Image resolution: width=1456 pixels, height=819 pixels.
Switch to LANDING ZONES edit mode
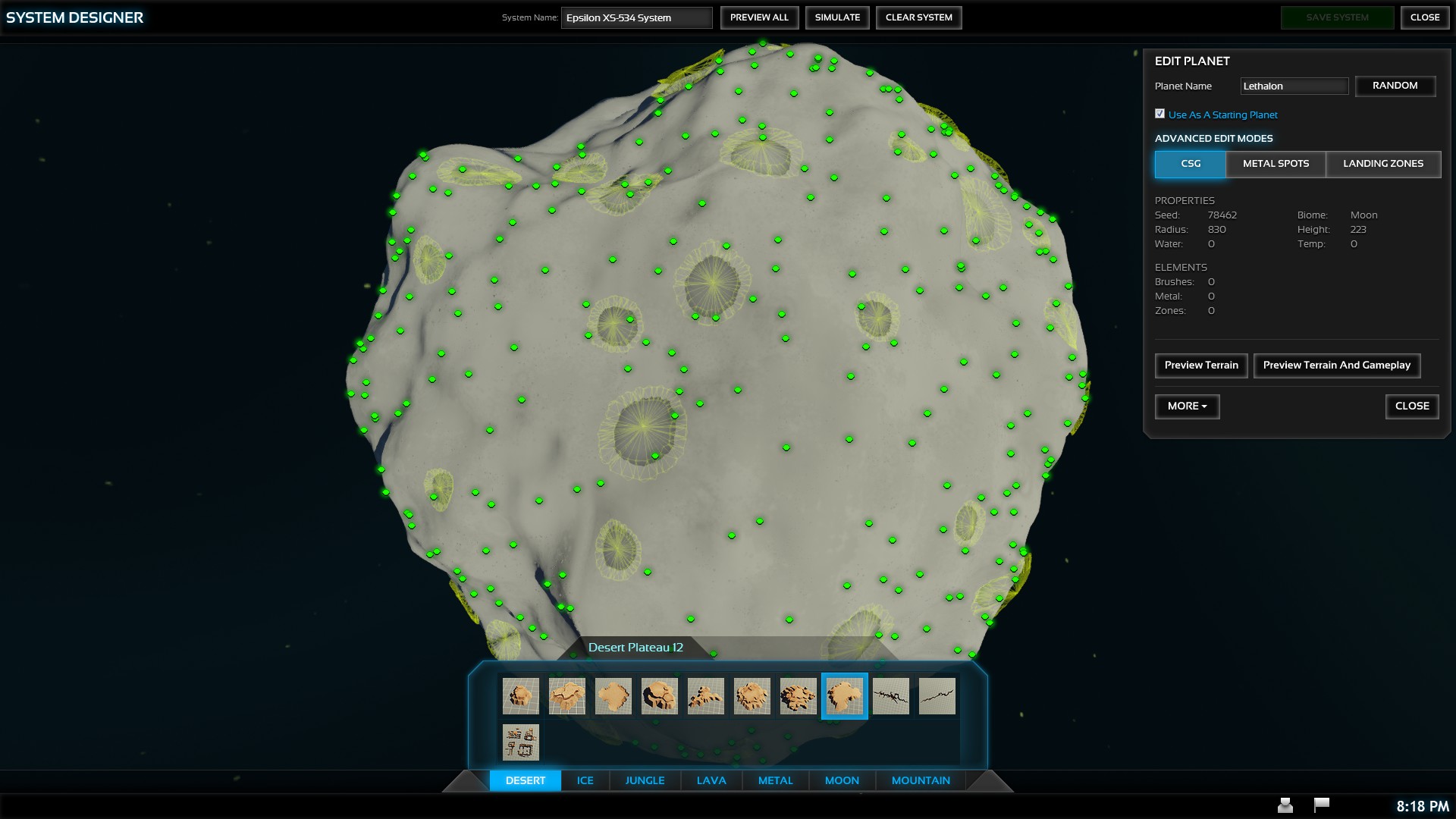click(1382, 164)
